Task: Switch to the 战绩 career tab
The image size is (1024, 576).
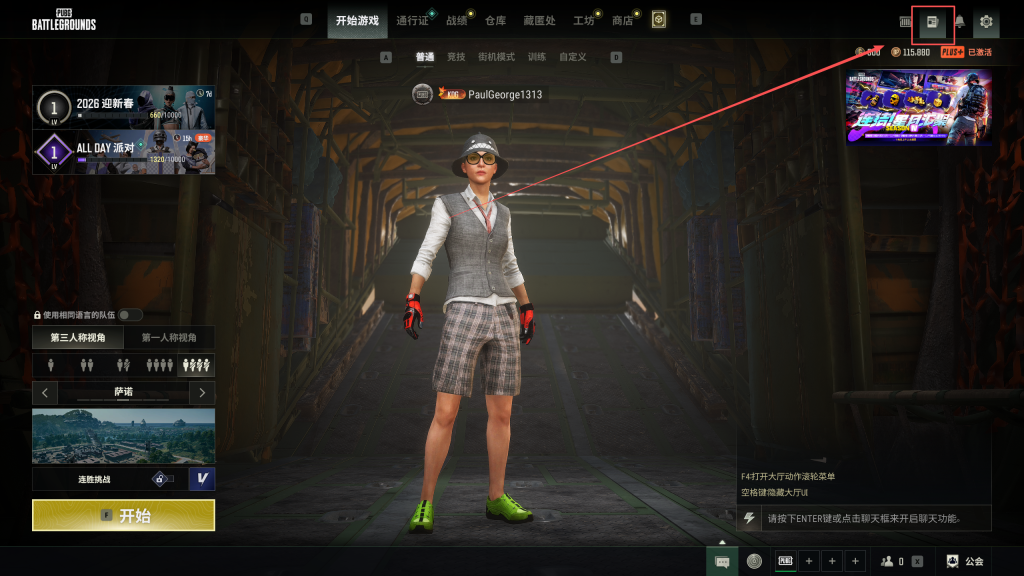Action: coord(456,20)
